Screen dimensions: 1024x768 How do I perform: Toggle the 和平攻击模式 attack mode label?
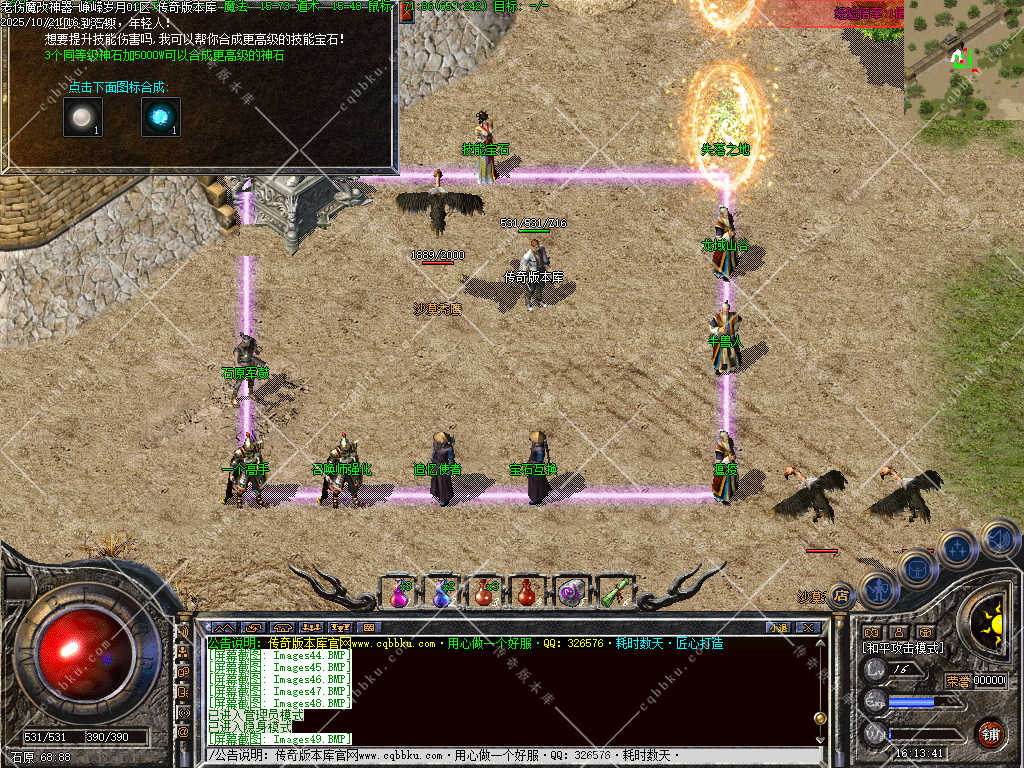point(903,648)
